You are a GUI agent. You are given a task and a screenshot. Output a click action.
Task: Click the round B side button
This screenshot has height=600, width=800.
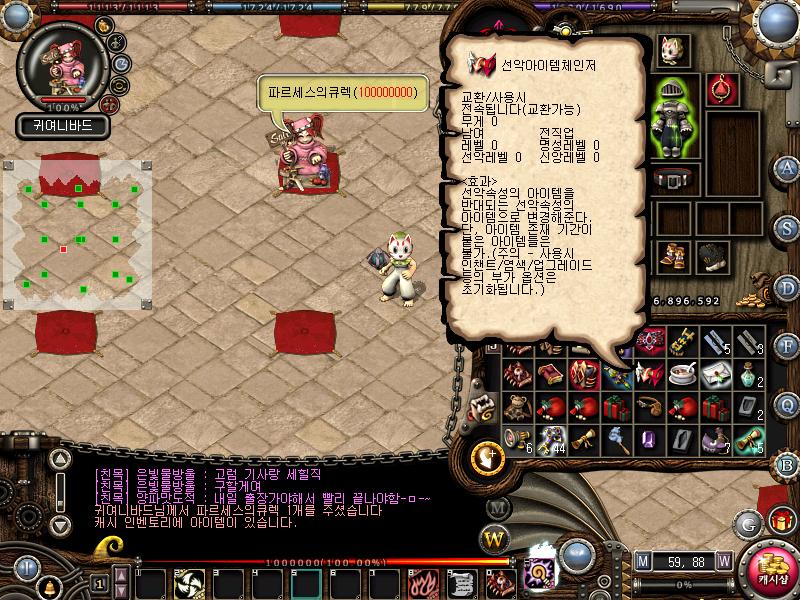pyautogui.click(x=787, y=464)
